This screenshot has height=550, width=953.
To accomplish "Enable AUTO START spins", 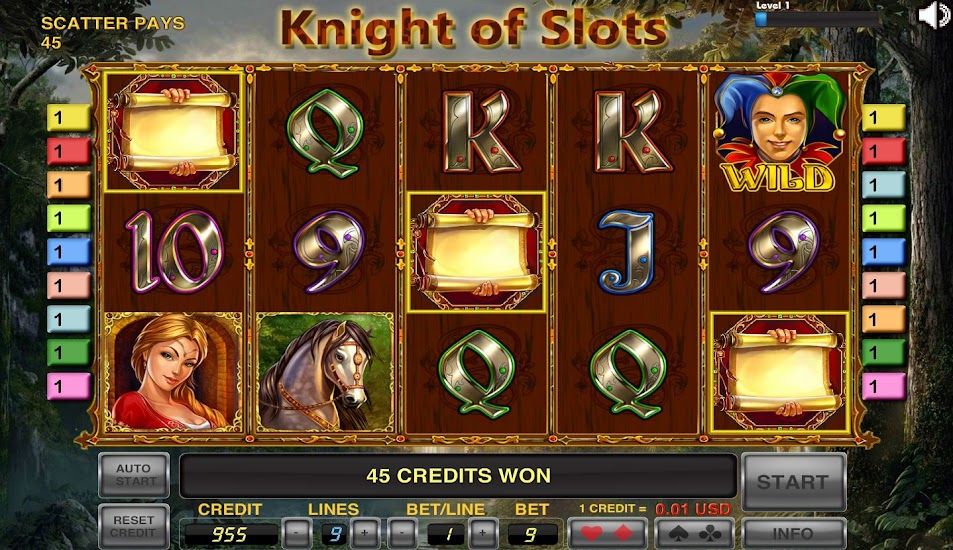I will (x=133, y=475).
